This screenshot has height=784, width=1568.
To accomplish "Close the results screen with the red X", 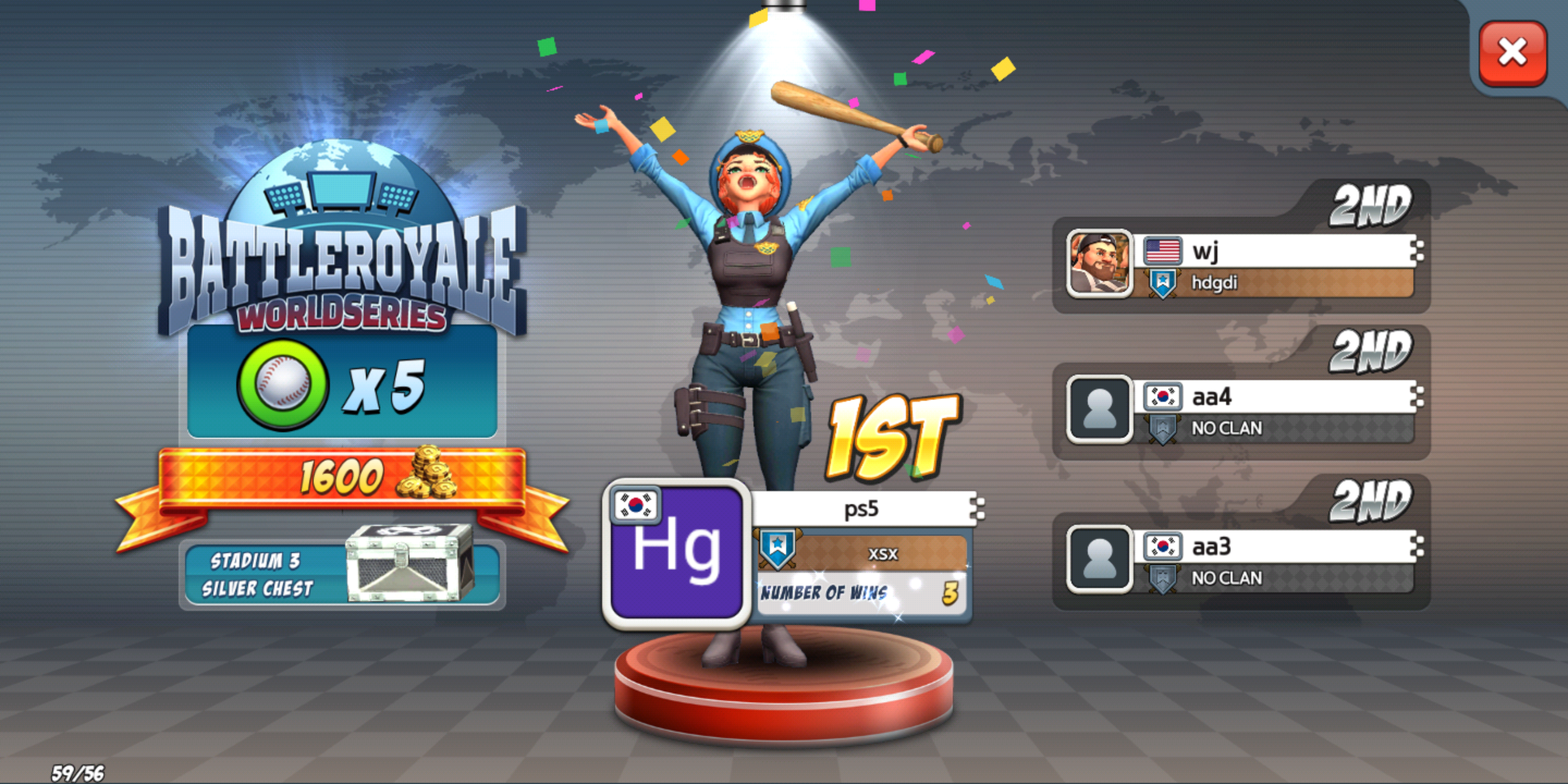I will (1512, 52).
